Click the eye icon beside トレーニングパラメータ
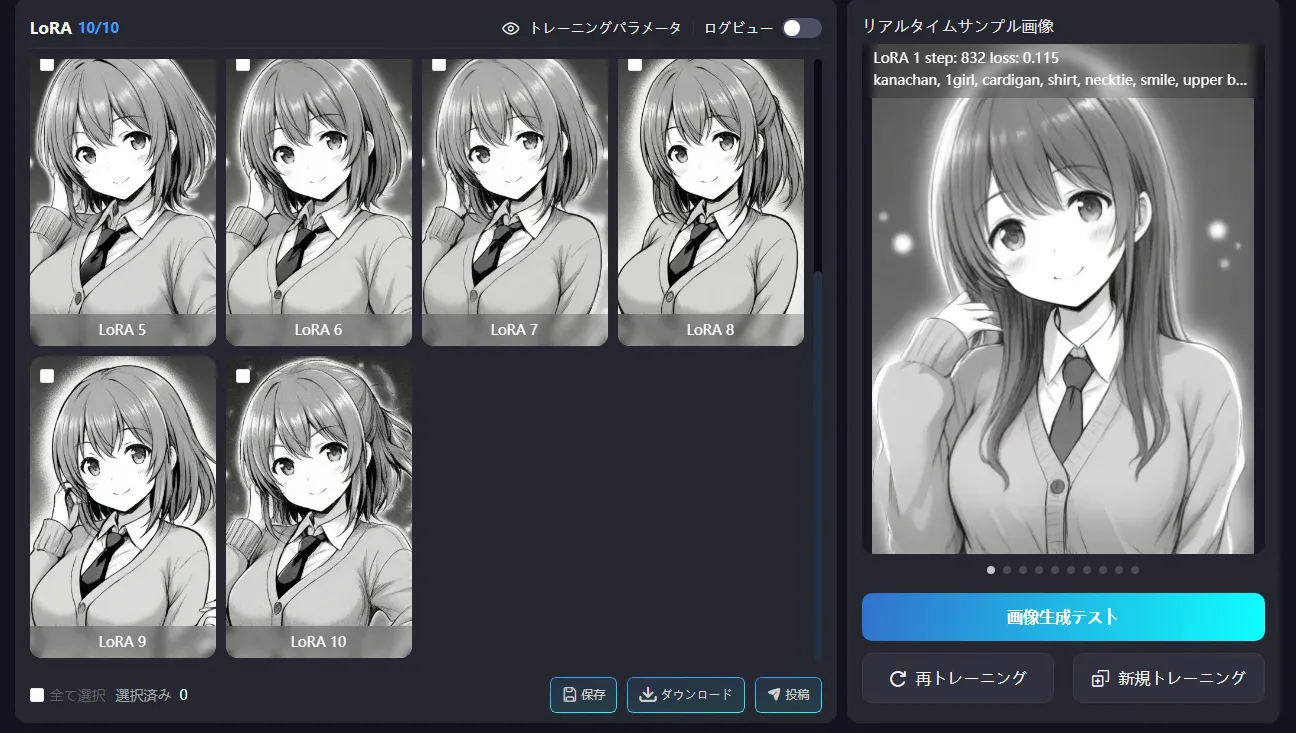The image size is (1296, 733). (511, 28)
